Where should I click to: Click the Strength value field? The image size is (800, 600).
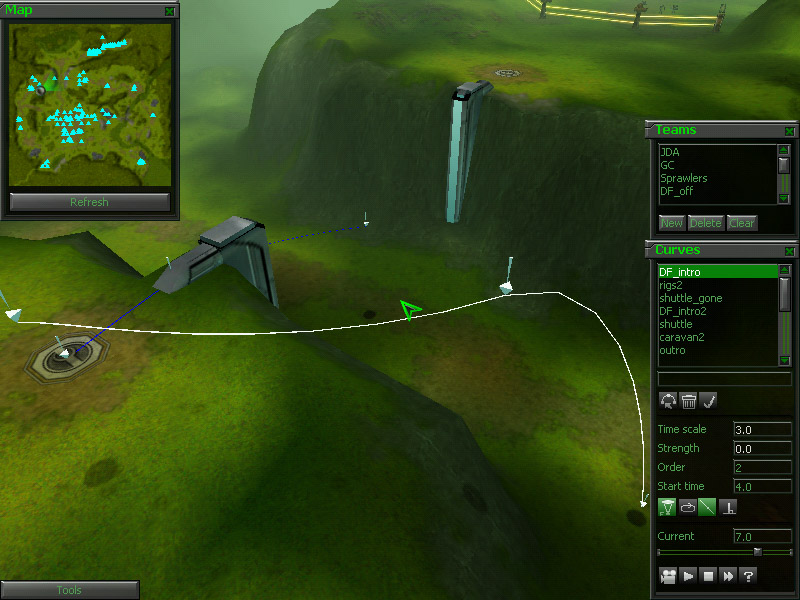tap(762, 448)
